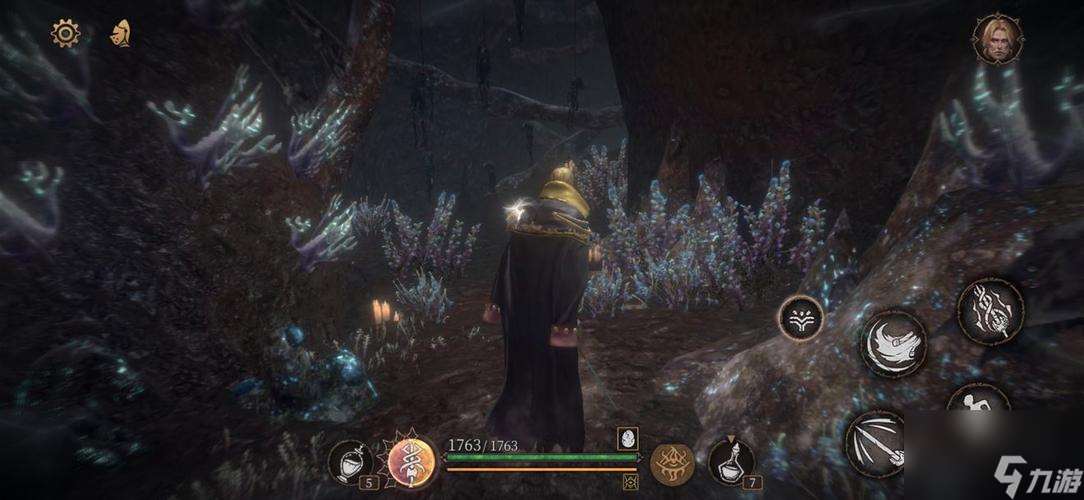The width and height of the screenshot is (1084, 500).
Task: Trigger the small burst skill icon
Action: [x=801, y=318]
